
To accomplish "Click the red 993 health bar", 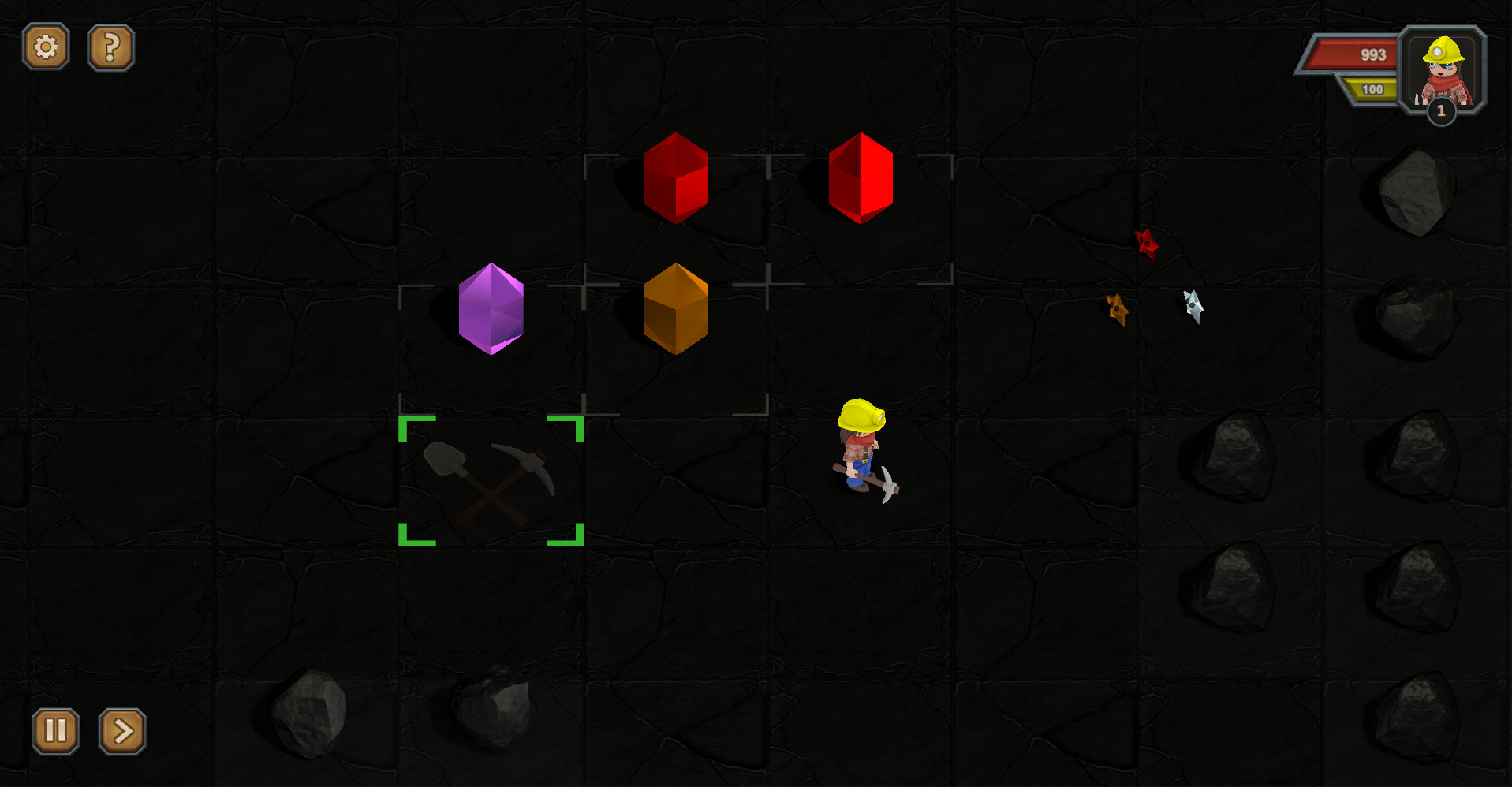I will [x=1357, y=55].
